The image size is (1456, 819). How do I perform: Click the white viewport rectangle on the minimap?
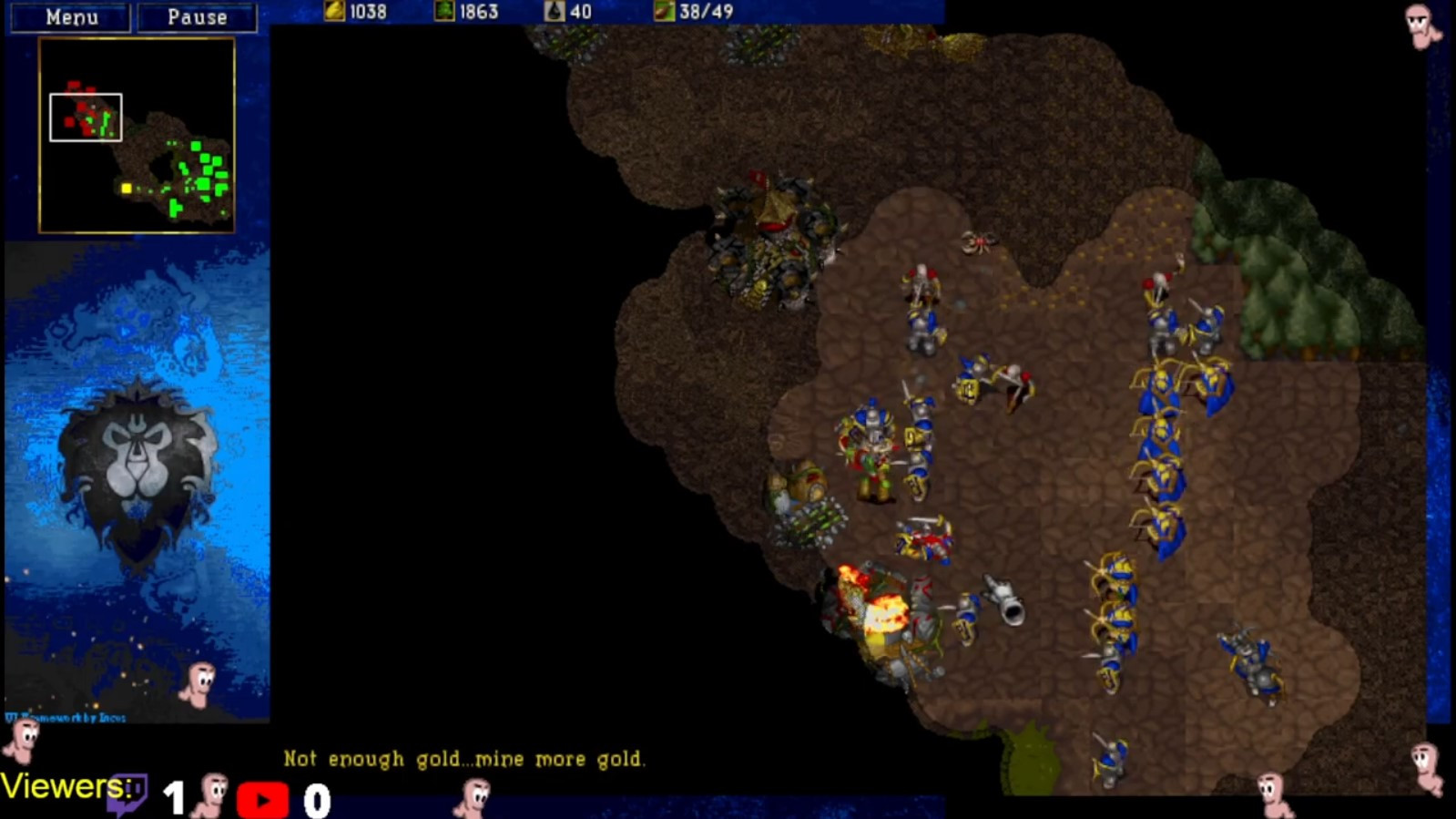tap(86, 118)
